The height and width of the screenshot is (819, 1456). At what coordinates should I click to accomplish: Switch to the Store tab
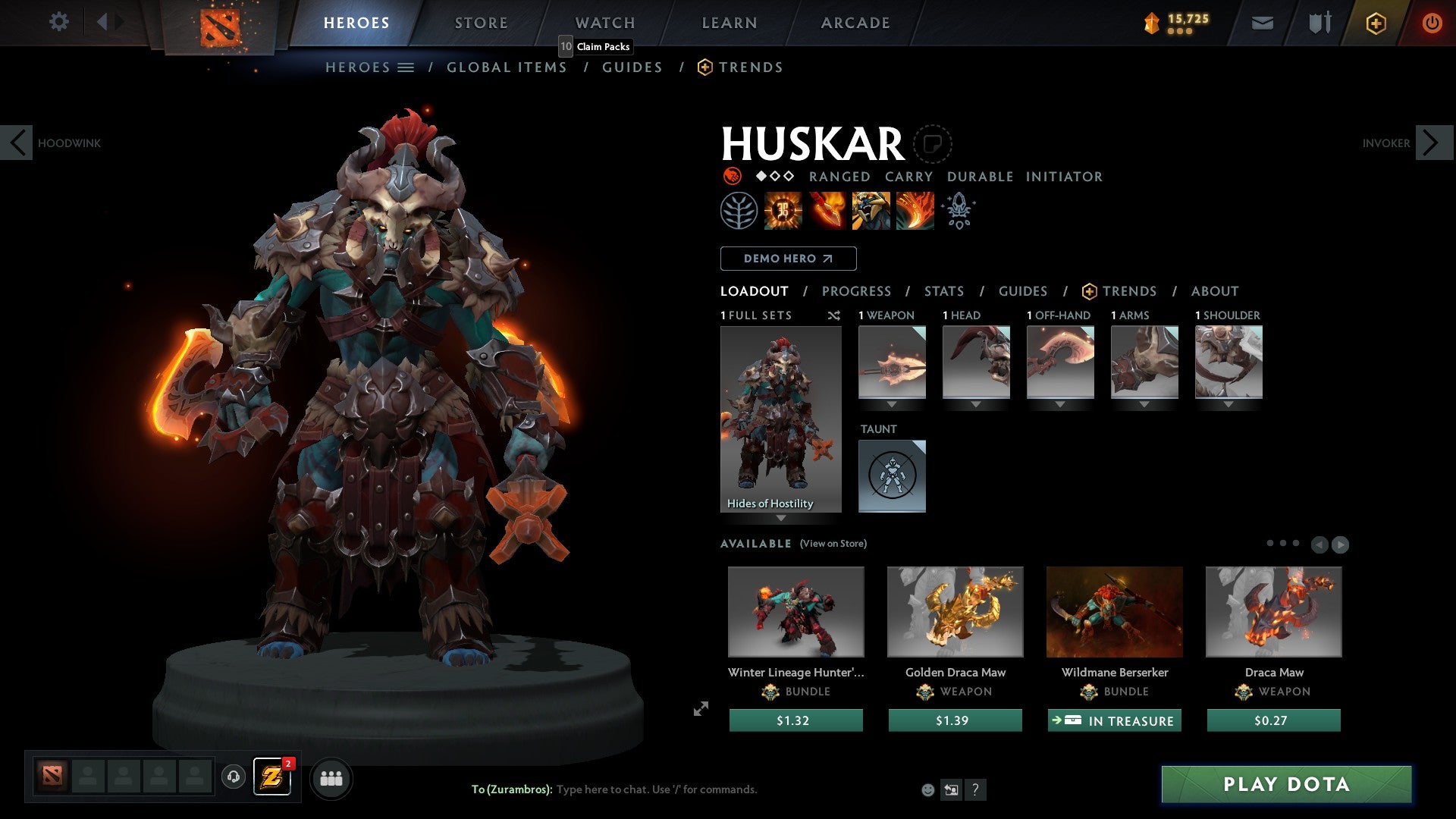pyautogui.click(x=481, y=23)
